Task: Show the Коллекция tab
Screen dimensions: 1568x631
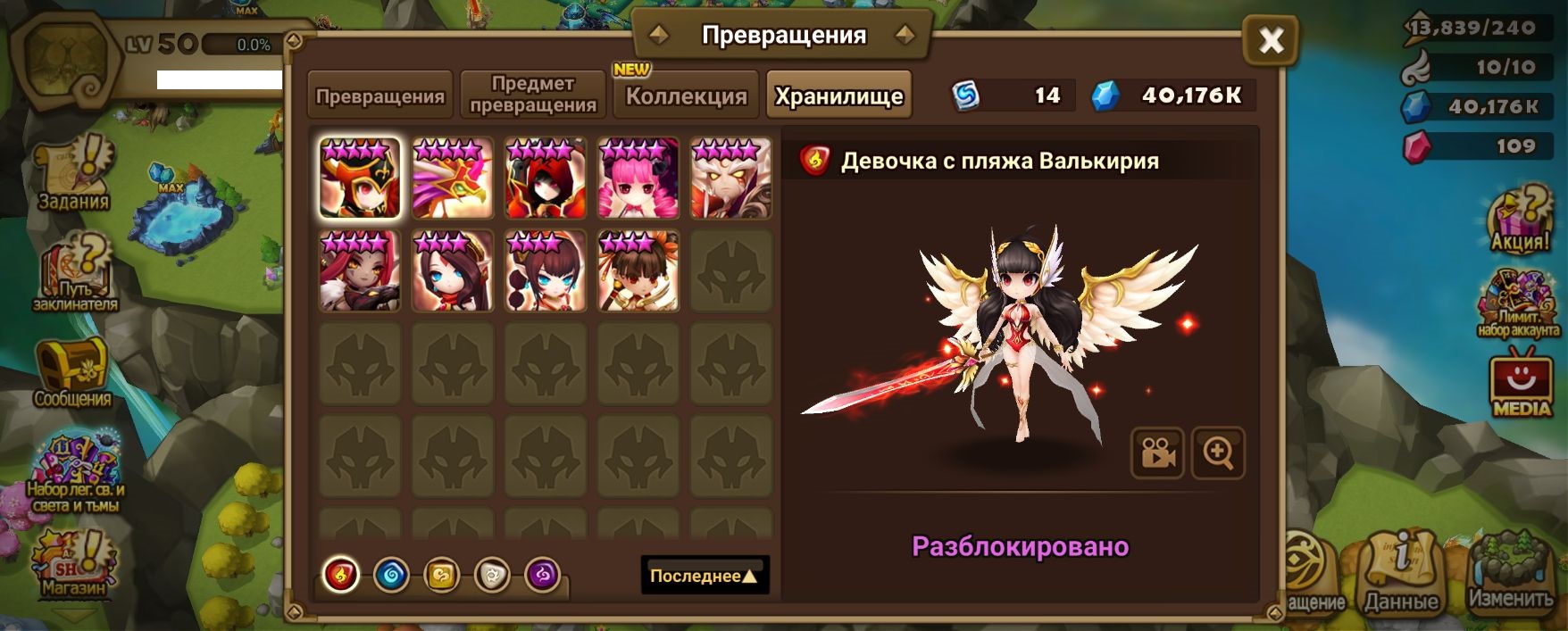Action: pyautogui.click(x=686, y=95)
